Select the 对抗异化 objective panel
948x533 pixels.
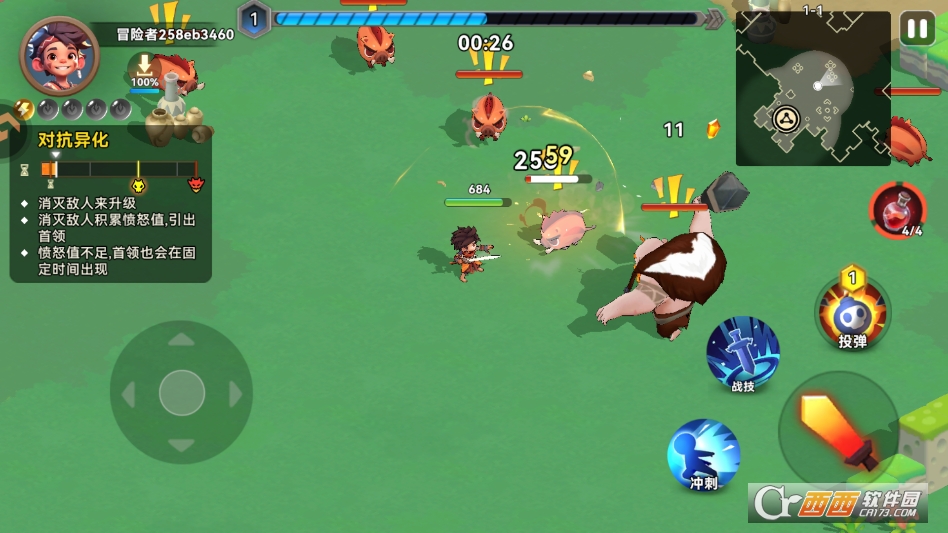(111, 204)
